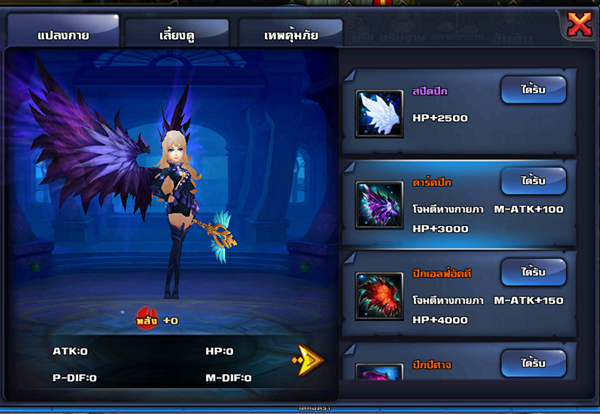Click ได้รับ for the red wings
Viewport: 600px width, 414px height.
coord(532,272)
